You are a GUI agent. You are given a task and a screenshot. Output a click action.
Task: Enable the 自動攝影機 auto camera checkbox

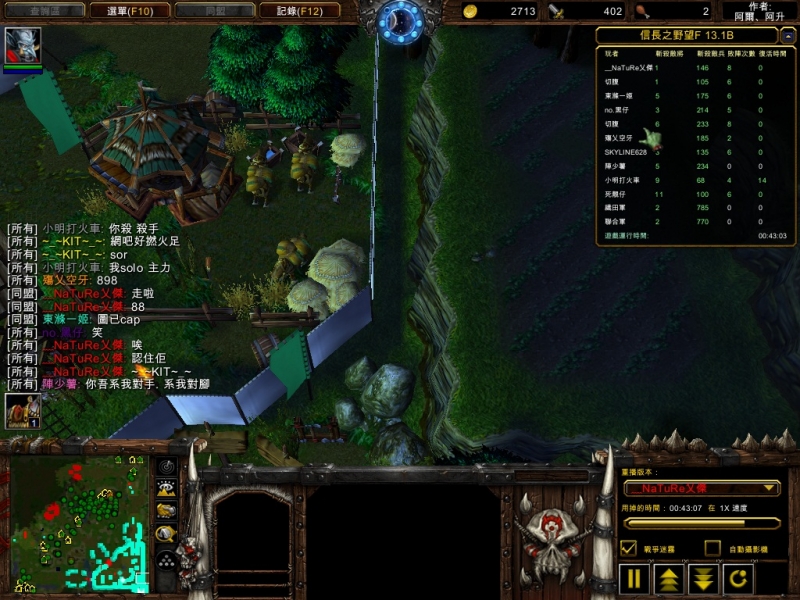tap(712, 548)
